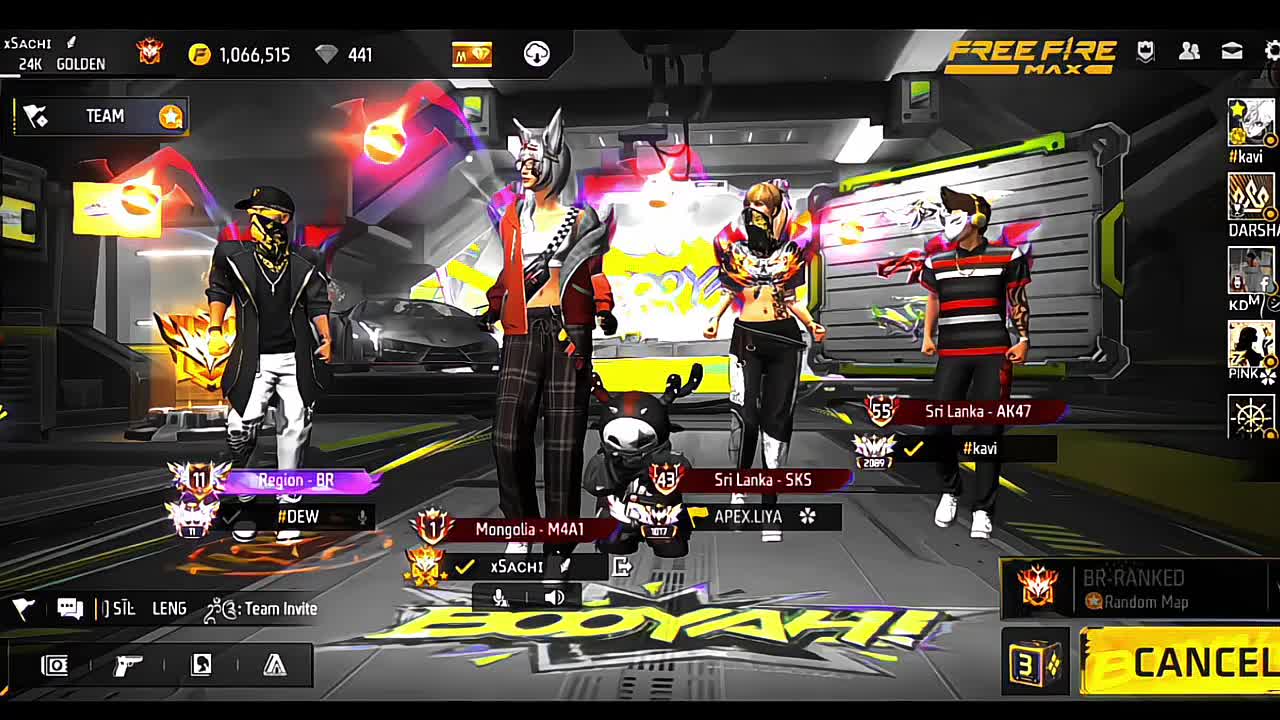Toggle the microphone under xSachi
The height and width of the screenshot is (720, 1280).
point(500,598)
